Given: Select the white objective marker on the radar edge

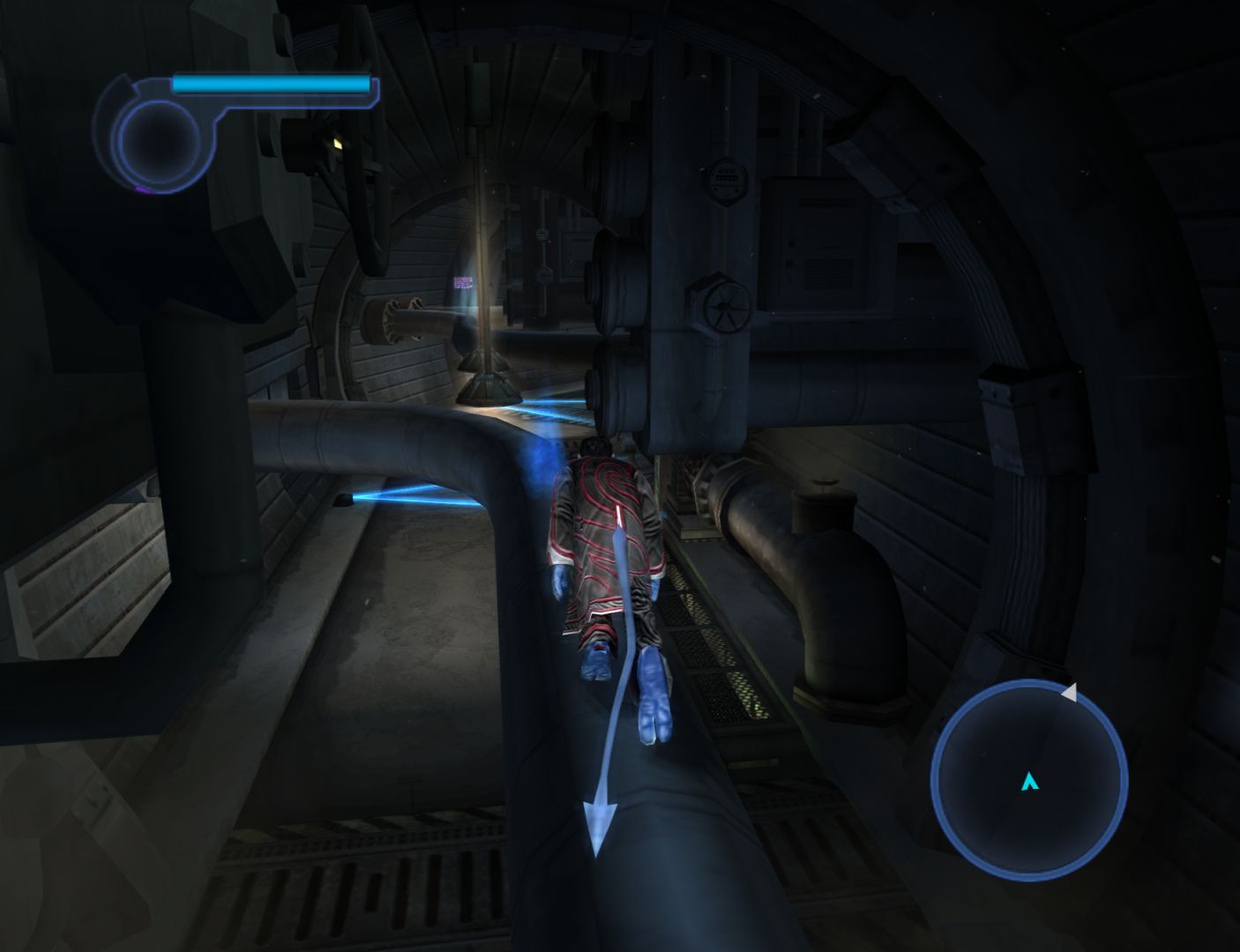Looking at the screenshot, I should point(1069,693).
